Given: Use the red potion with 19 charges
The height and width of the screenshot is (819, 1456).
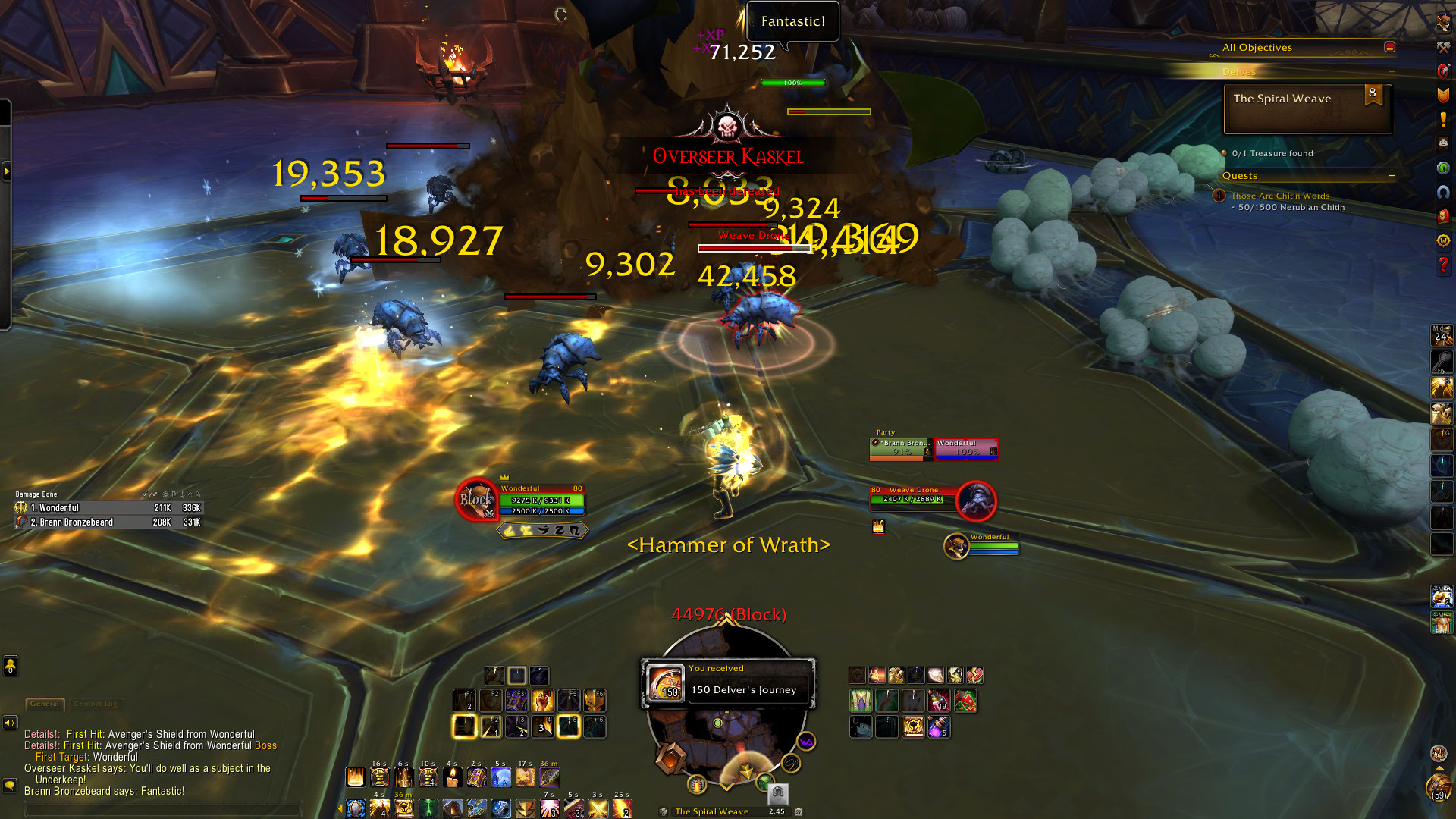Looking at the screenshot, I should [x=939, y=700].
